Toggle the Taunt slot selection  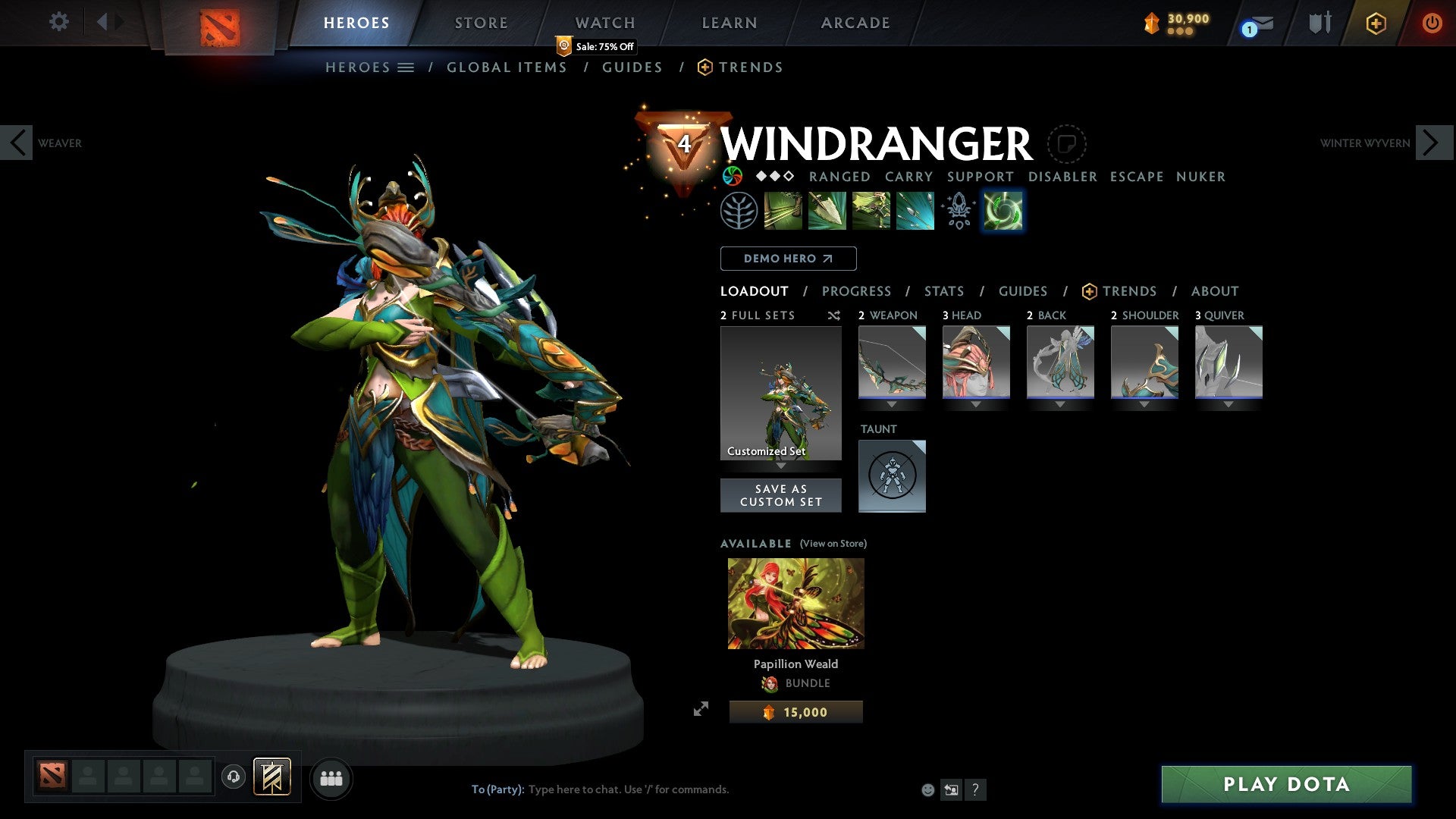pyautogui.click(x=892, y=476)
